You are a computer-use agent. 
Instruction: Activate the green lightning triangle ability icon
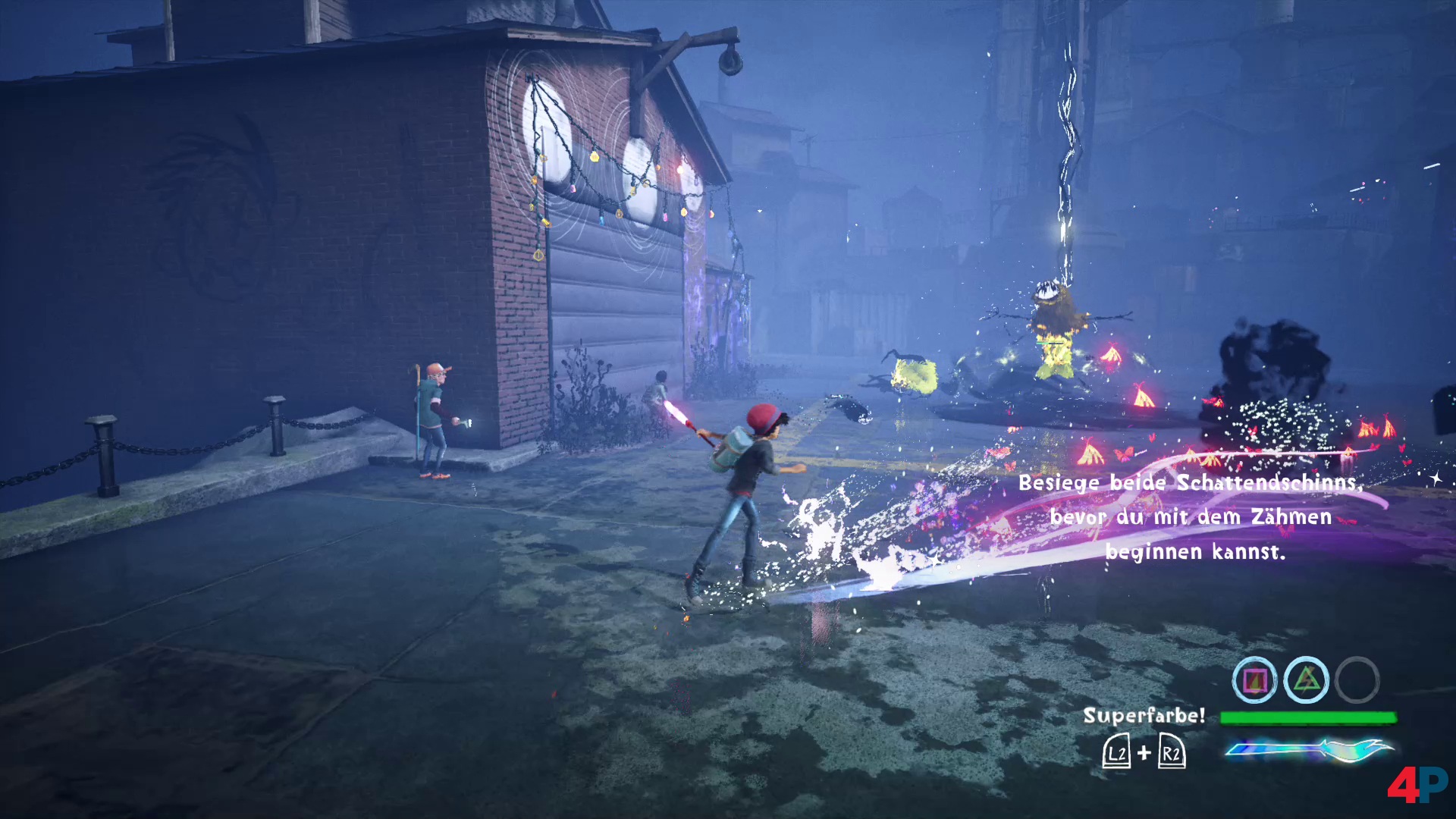coord(1306,680)
